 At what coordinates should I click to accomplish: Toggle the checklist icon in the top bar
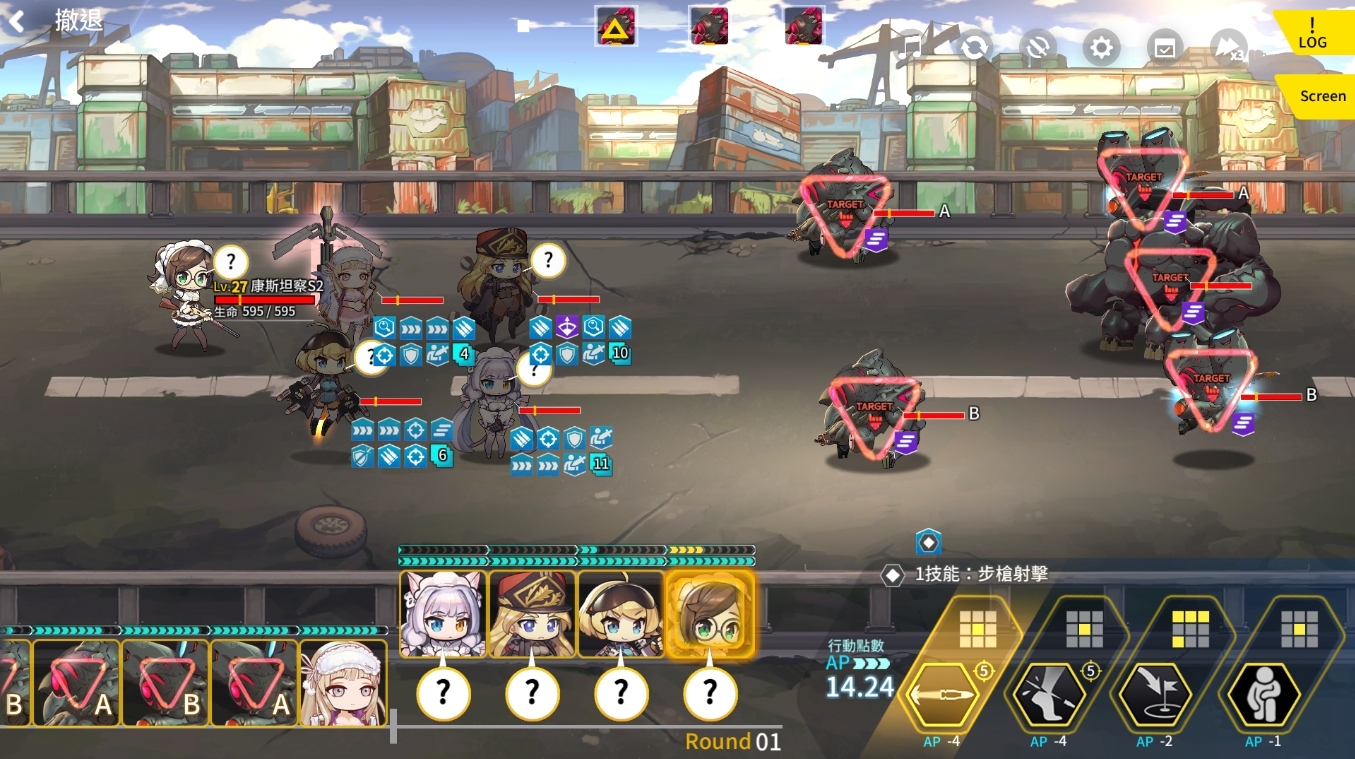(x=1165, y=47)
